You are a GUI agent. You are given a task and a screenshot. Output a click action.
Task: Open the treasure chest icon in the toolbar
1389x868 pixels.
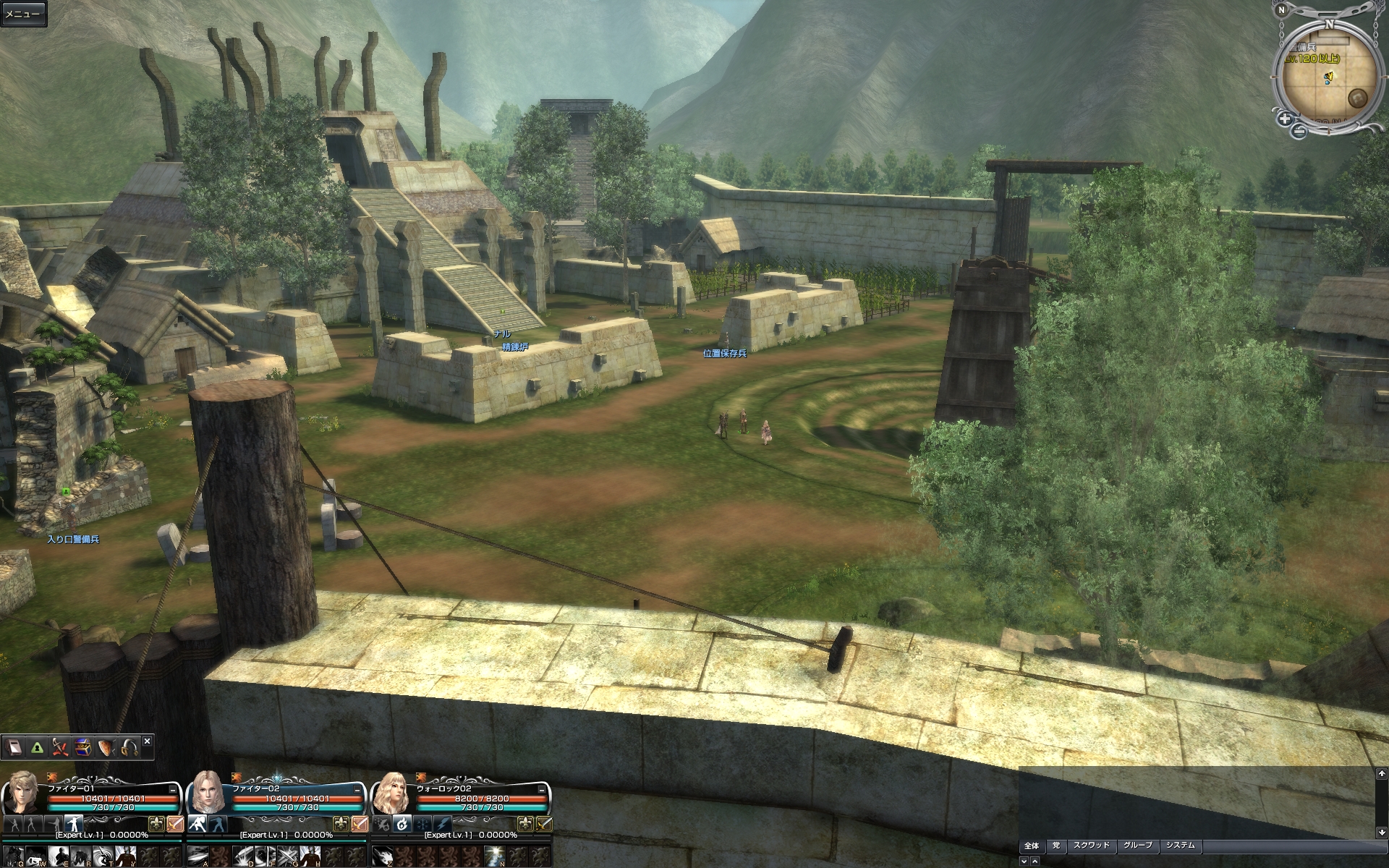coord(82,747)
